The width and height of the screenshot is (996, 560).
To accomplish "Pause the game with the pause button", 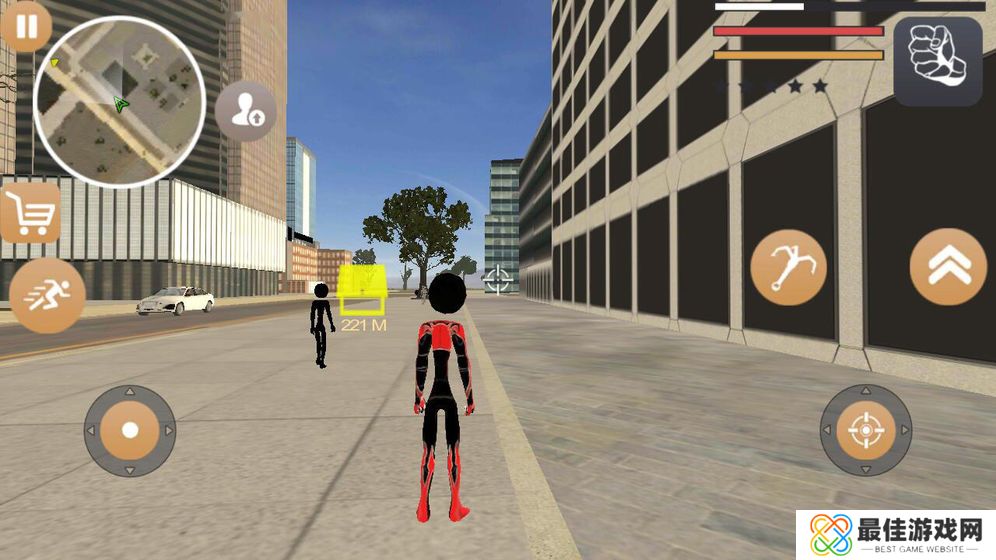I will point(26,26).
